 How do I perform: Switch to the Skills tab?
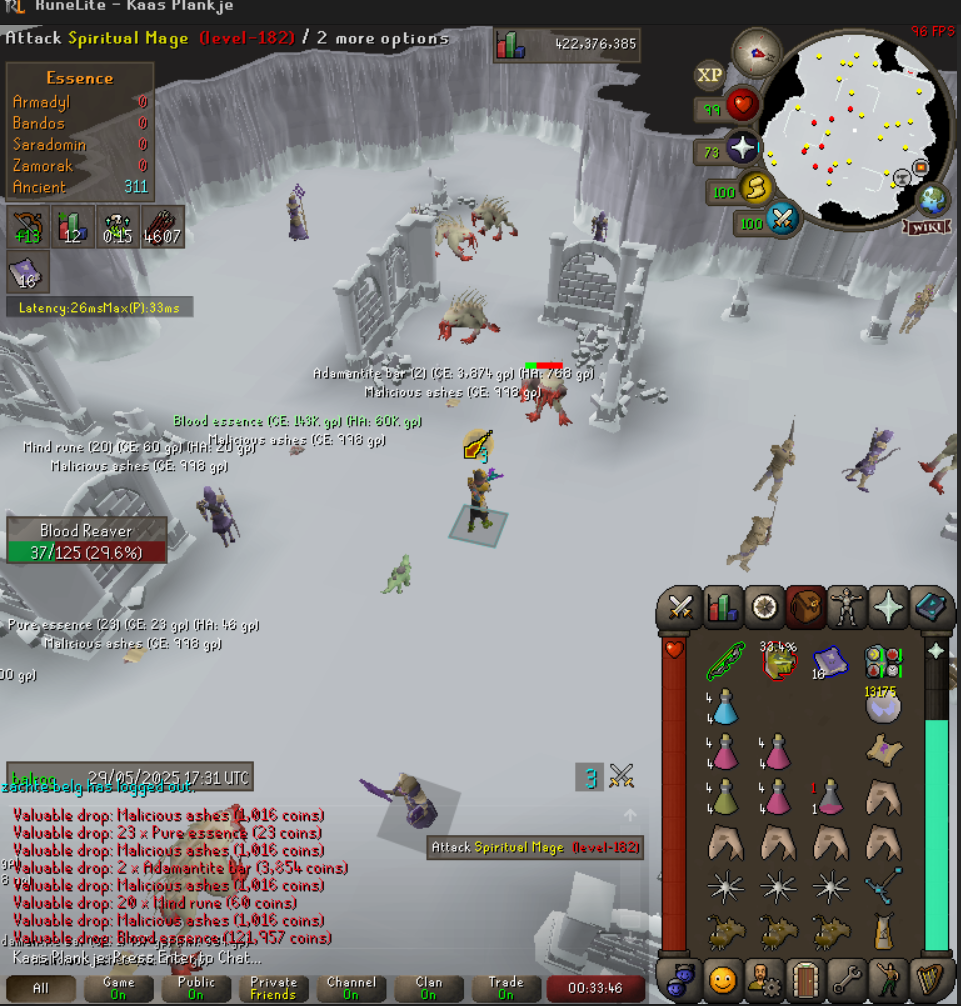pyautogui.click(x=723, y=607)
